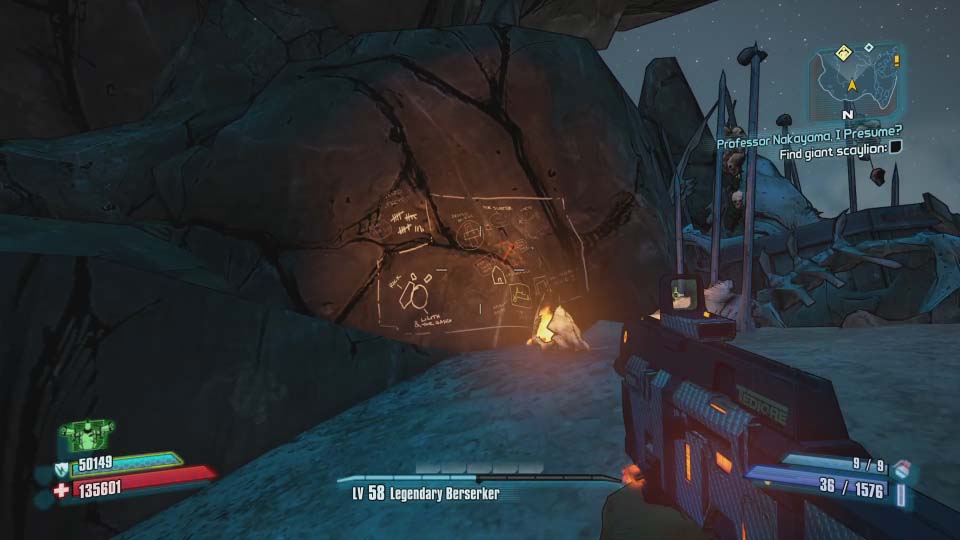Select the grenade icon beside the ammo count
Screen dimensions: 960x540
903,469
